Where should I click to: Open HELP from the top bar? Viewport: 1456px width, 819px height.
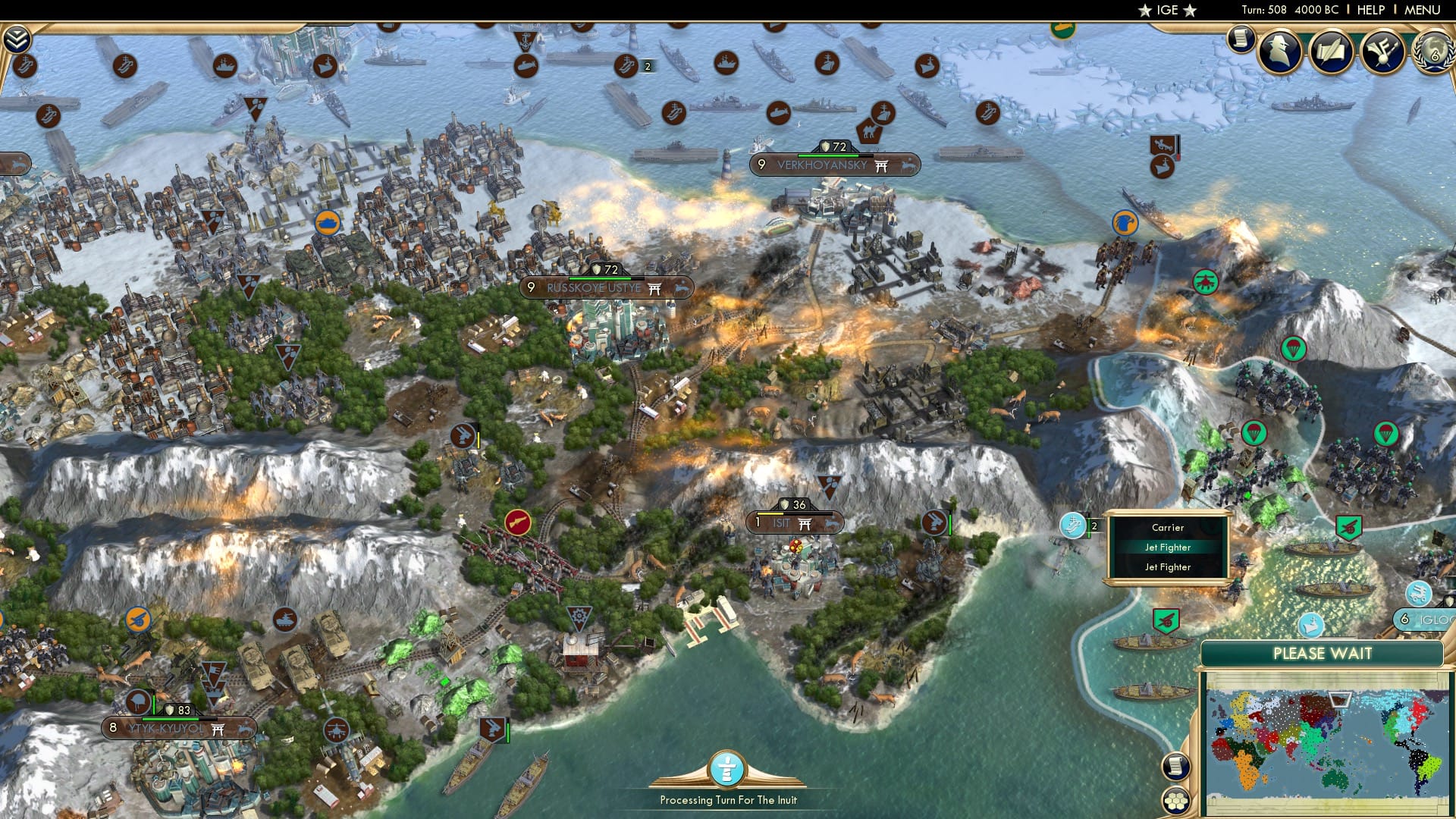pyautogui.click(x=1371, y=10)
